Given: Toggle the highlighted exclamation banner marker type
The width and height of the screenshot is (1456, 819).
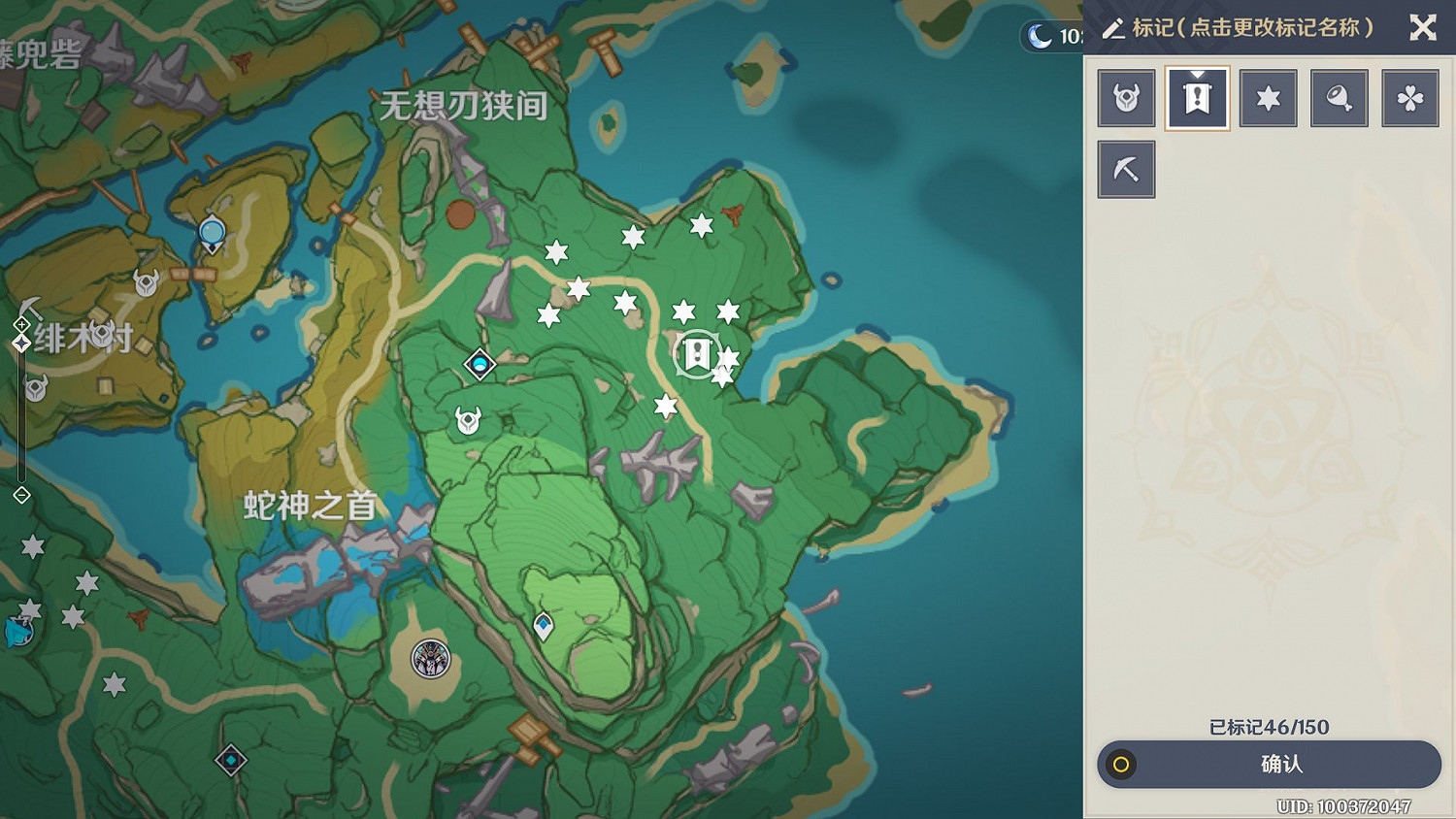Looking at the screenshot, I should [x=1197, y=97].
